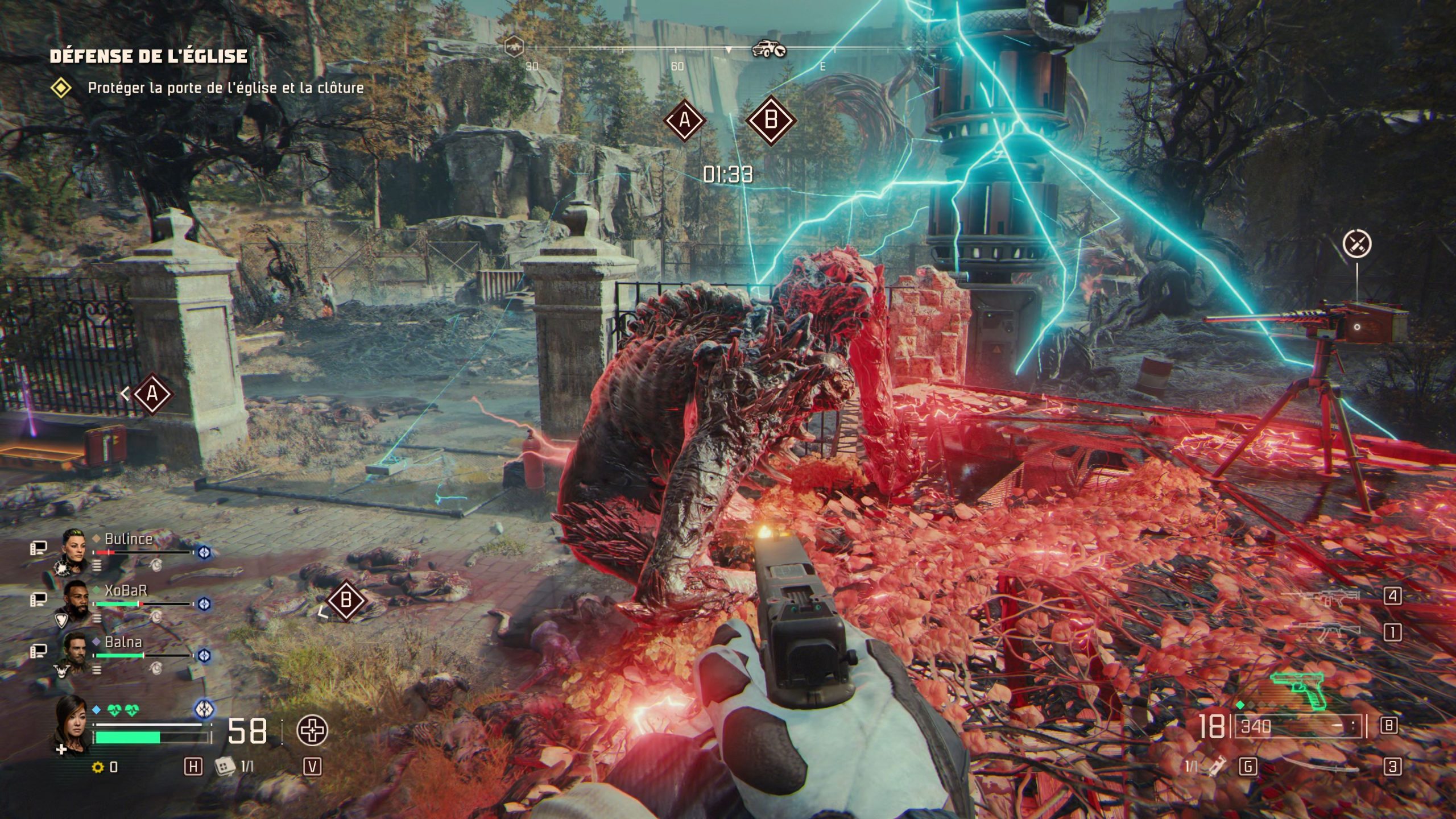Activate the round heal cross icon
Image resolution: width=1456 pixels, height=819 pixels.
[312, 731]
